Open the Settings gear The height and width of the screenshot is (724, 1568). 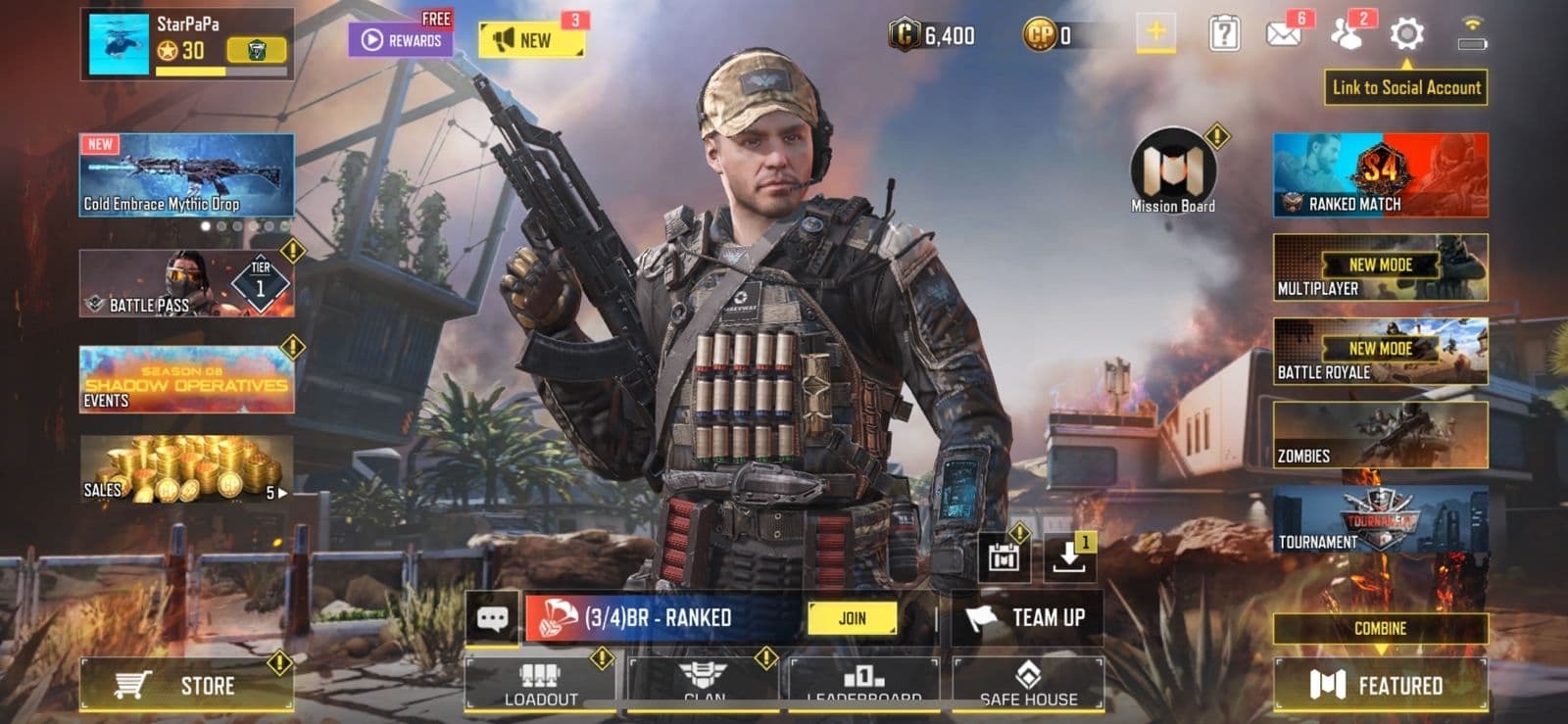(x=1405, y=32)
